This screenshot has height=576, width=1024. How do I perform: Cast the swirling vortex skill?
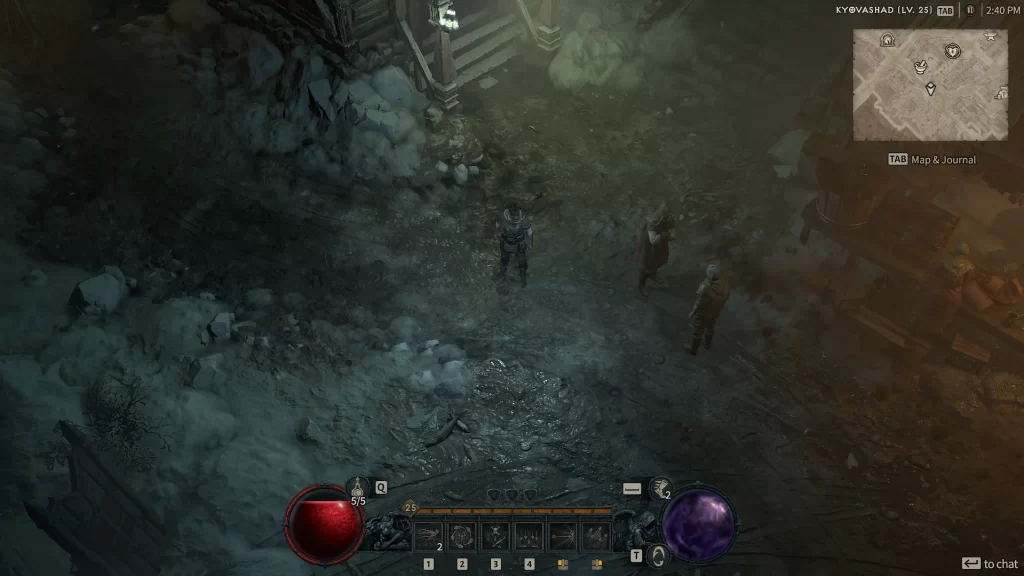click(461, 537)
